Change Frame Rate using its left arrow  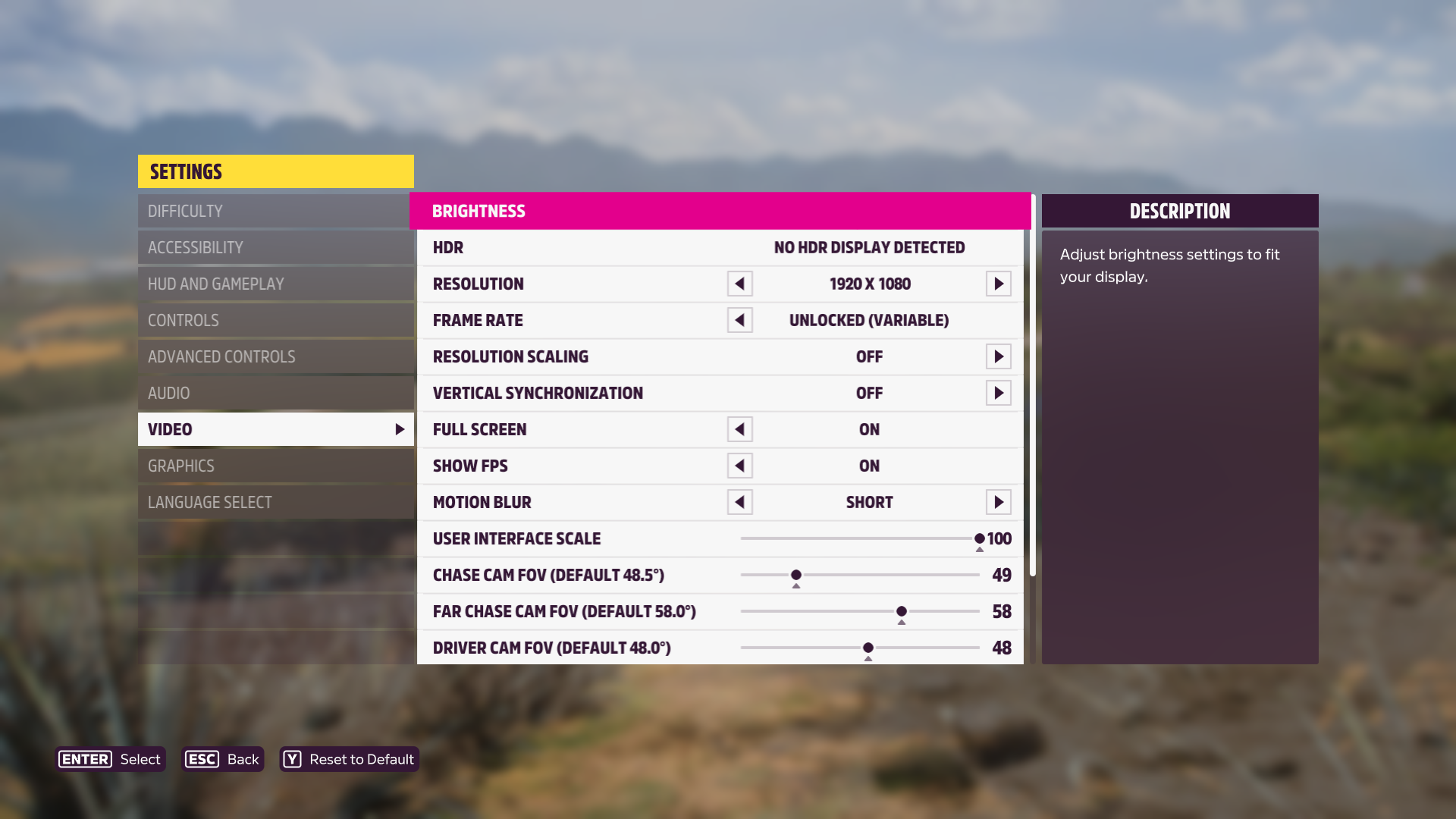[739, 320]
